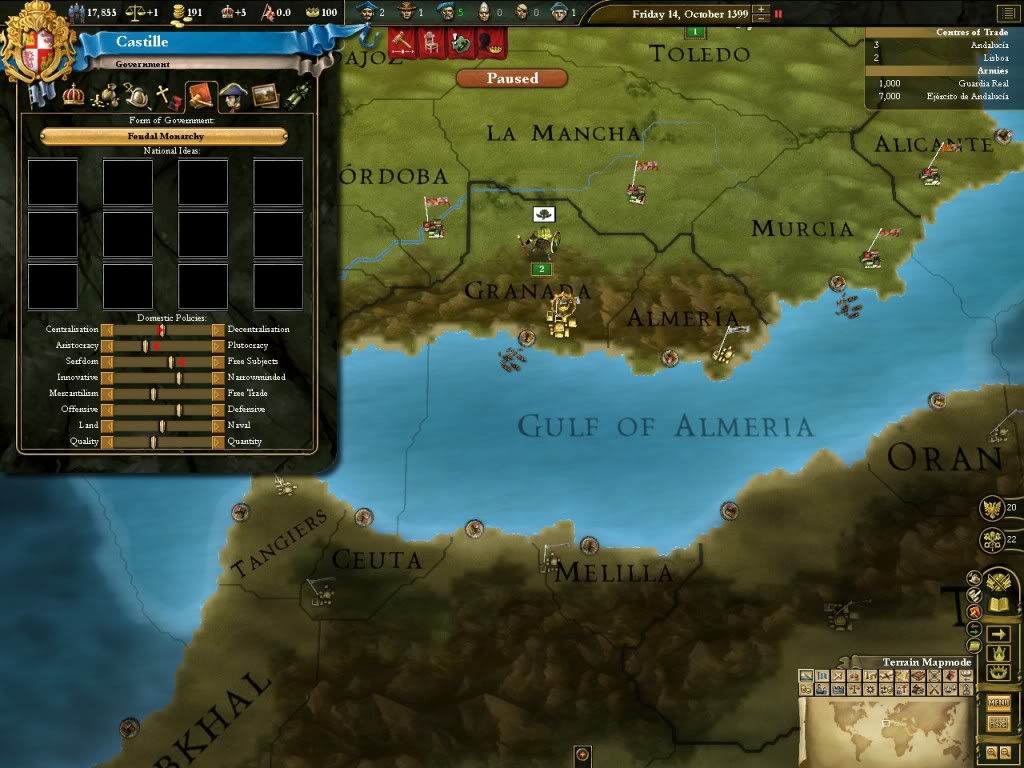Open the religion tab with cross icon
Viewport: 1024px width, 768px height.
point(163,97)
